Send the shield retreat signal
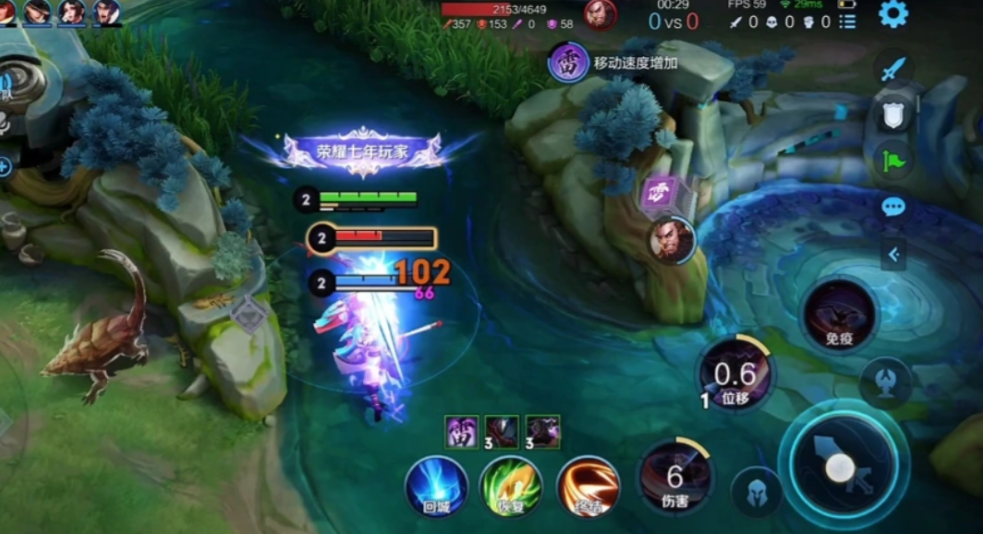The image size is (983, 534). pyautogui.click(x=893, y=115)
